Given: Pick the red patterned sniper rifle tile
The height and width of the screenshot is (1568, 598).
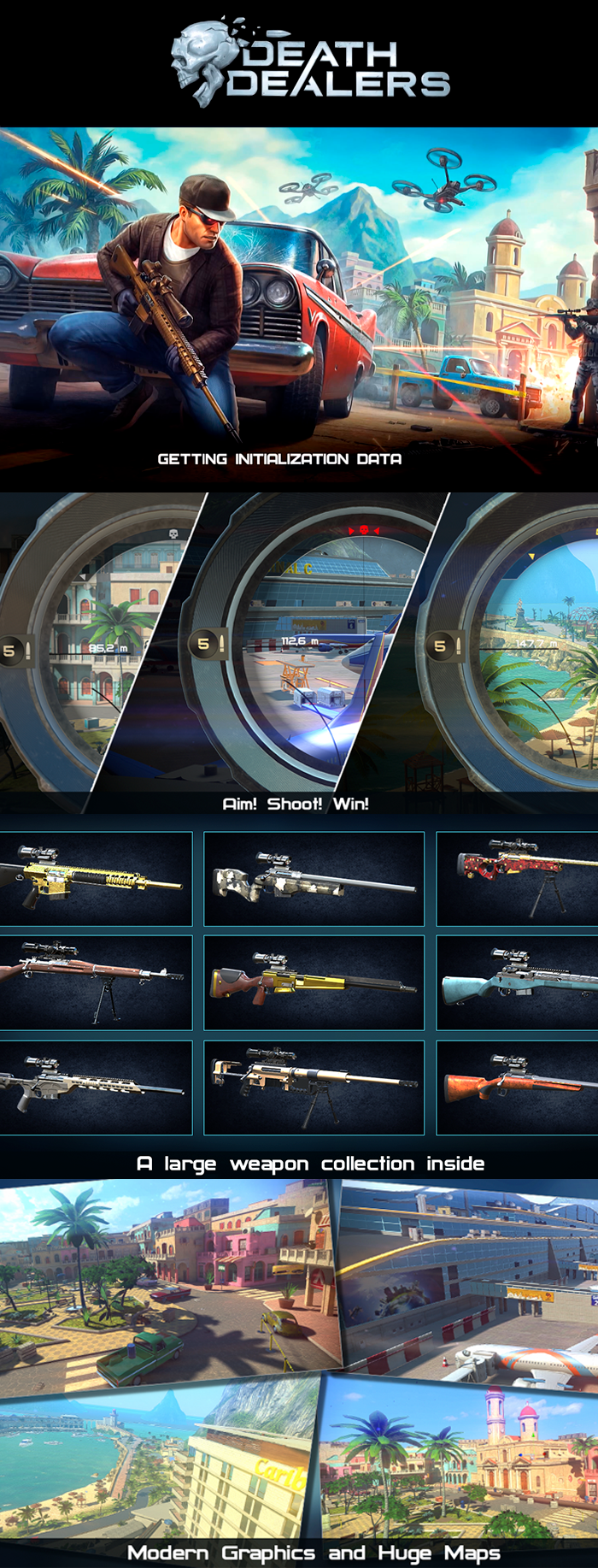Looking at the screenshot, I should (517, 879).
